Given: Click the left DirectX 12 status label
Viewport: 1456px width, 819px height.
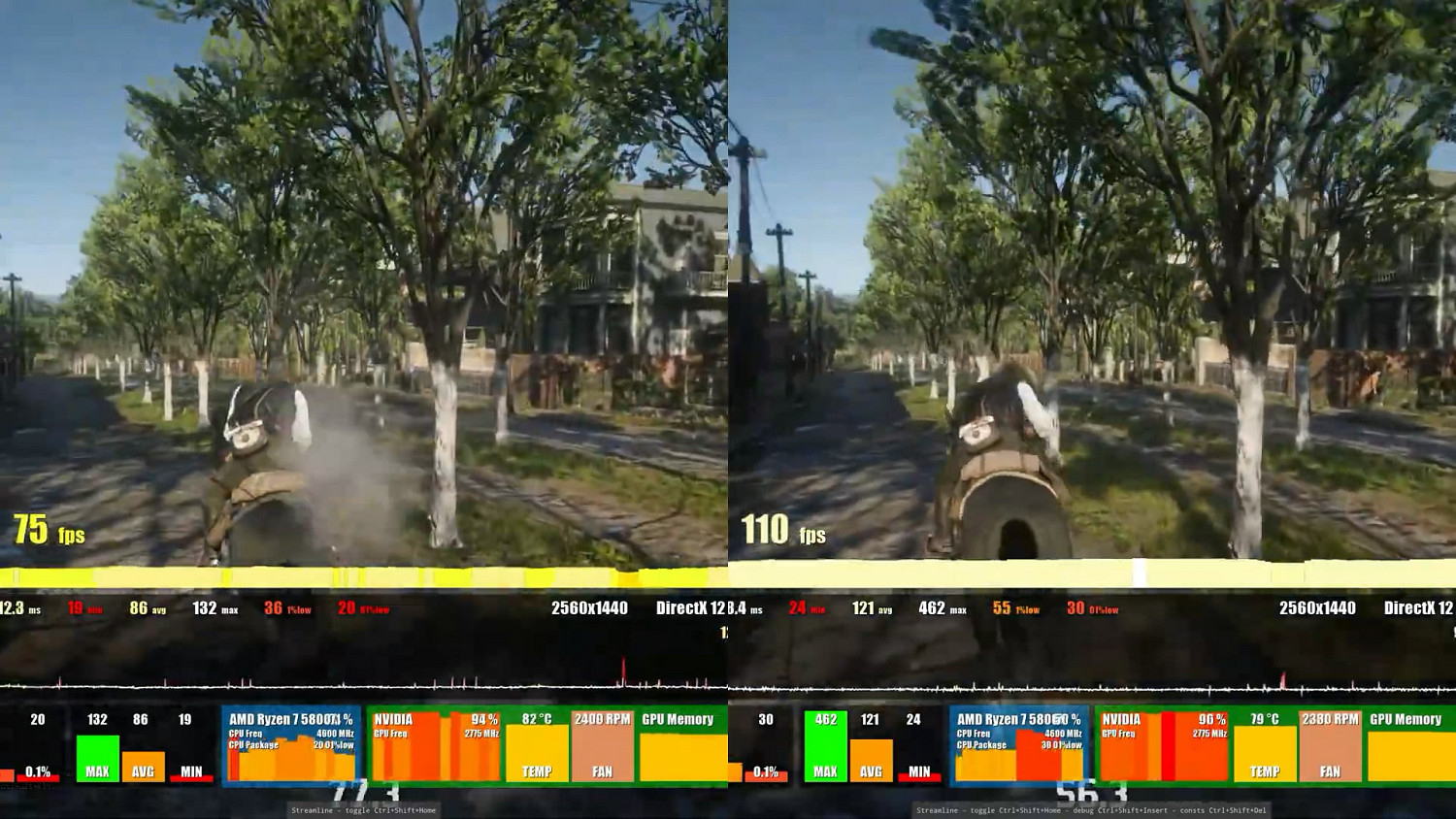Looking at the screenshot, I should [x=693, y=608].
